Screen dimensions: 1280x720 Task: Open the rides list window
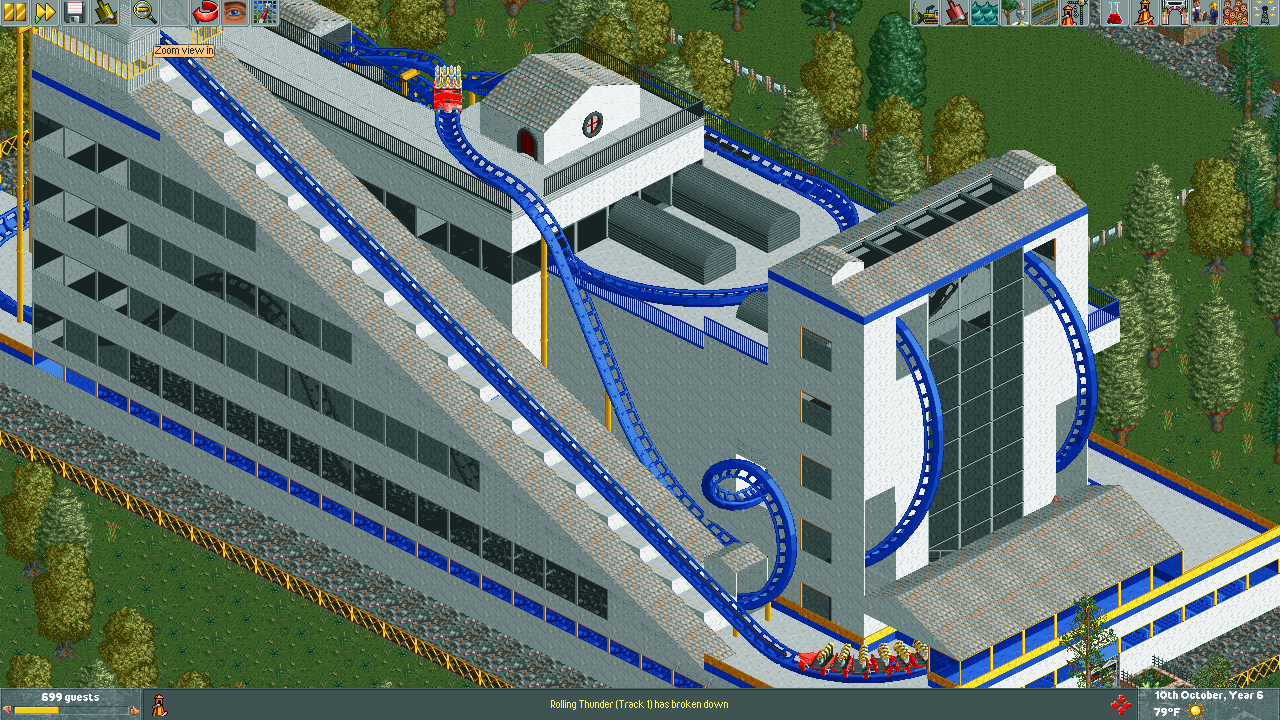click(x=1142, y=12)
